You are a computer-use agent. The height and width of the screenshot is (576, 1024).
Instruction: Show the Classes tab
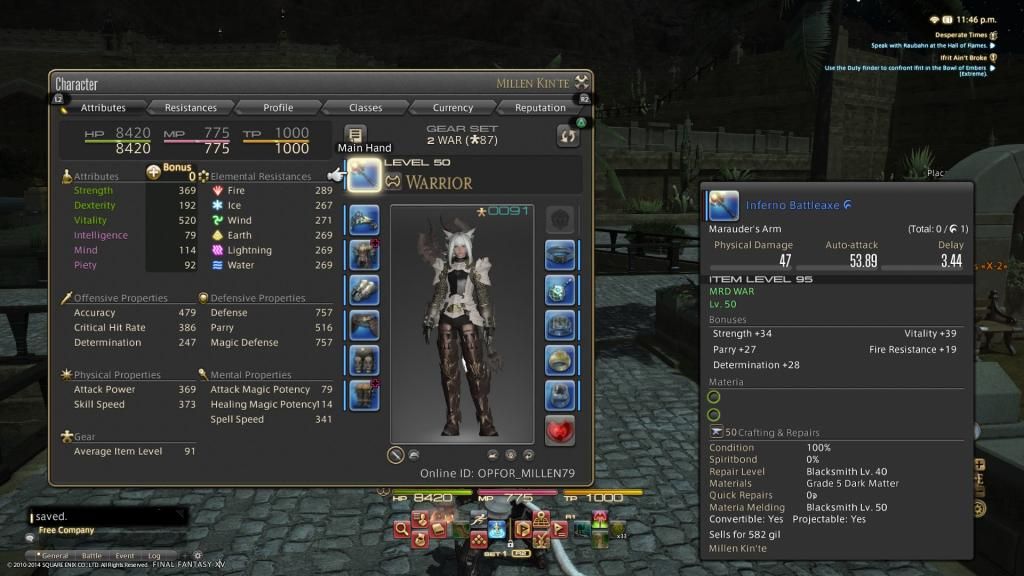(365, 108)
